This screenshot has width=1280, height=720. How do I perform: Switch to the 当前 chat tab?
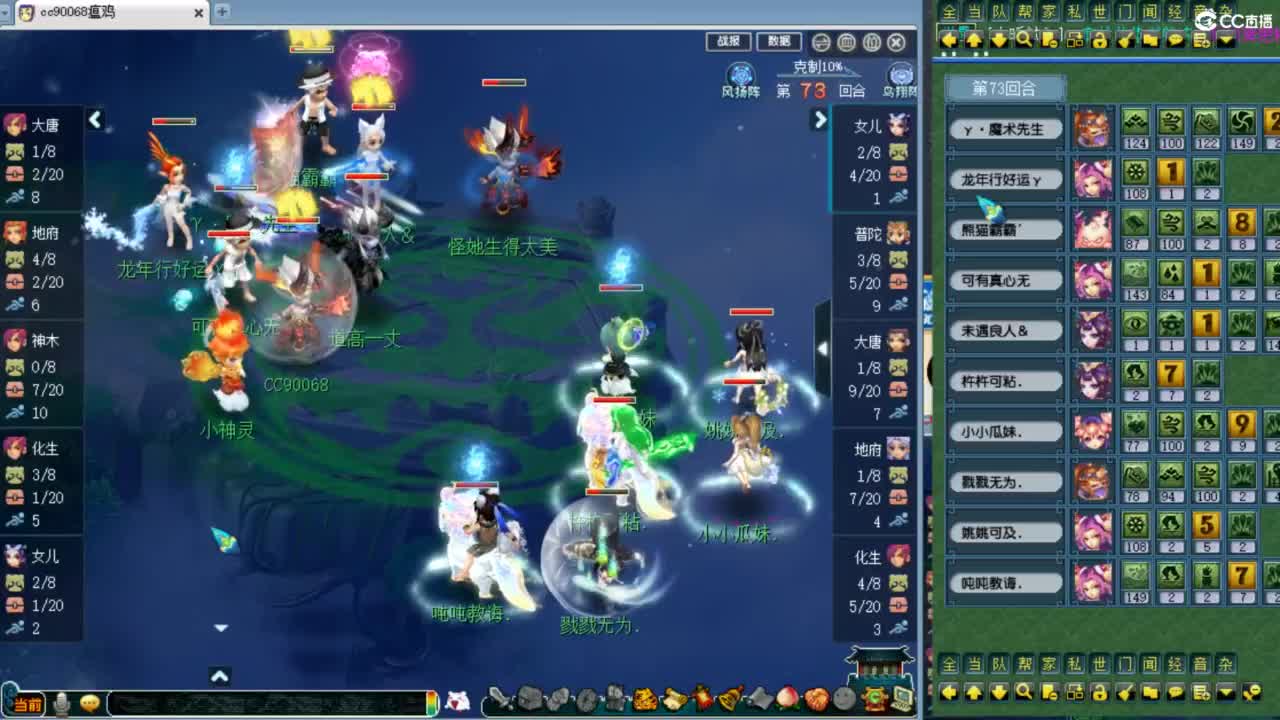click(x=30, y=703)
